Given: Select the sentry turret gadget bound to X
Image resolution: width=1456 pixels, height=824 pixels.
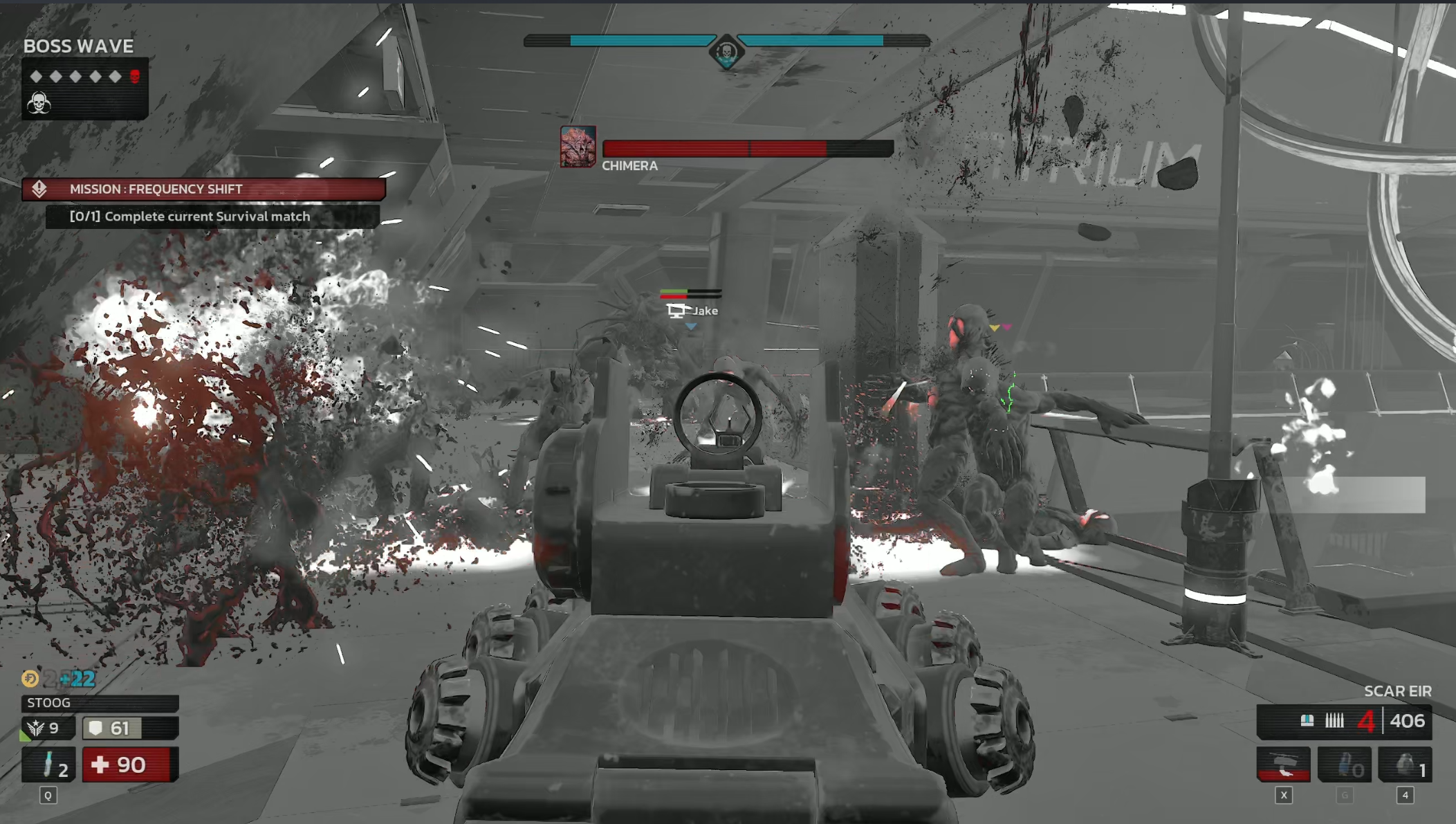Looking at the screenshot, I should [x=1283, y=765].
